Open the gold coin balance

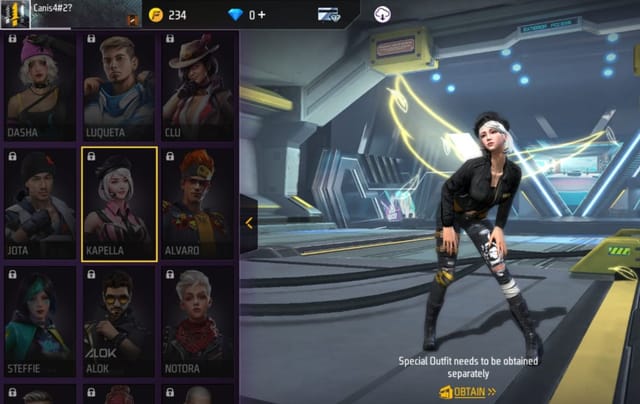coord(168,15)
